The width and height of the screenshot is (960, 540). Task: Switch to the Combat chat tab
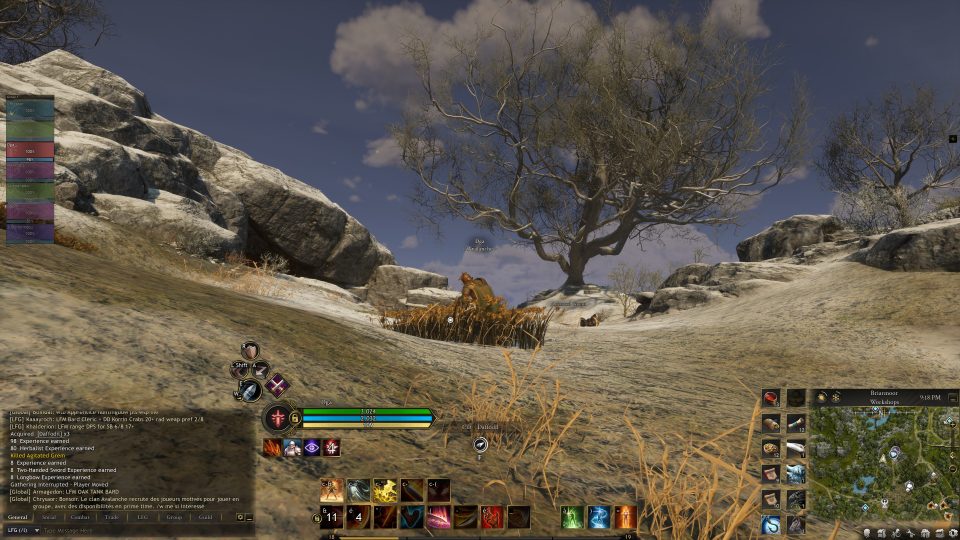[80, 517]
